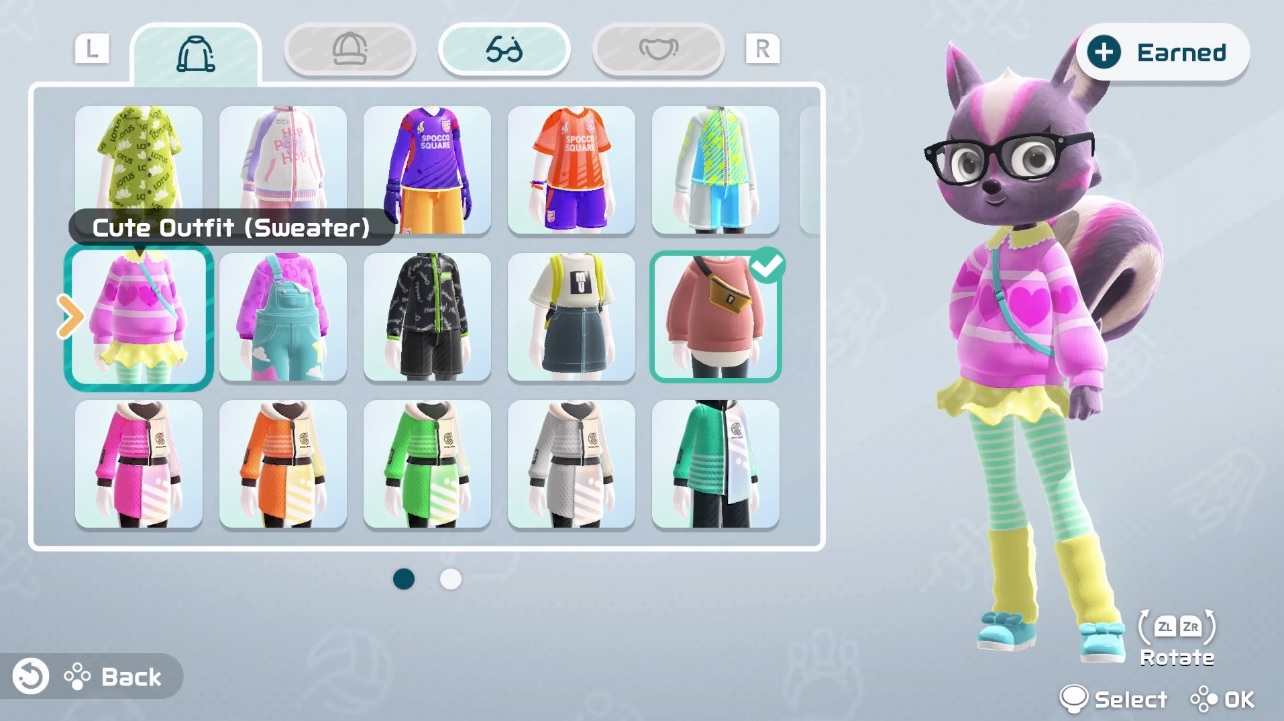The width and height of the screenshot is (1284, 721).
Task: Select the checked red sweater with fanny pack
Action: point(715,317)
